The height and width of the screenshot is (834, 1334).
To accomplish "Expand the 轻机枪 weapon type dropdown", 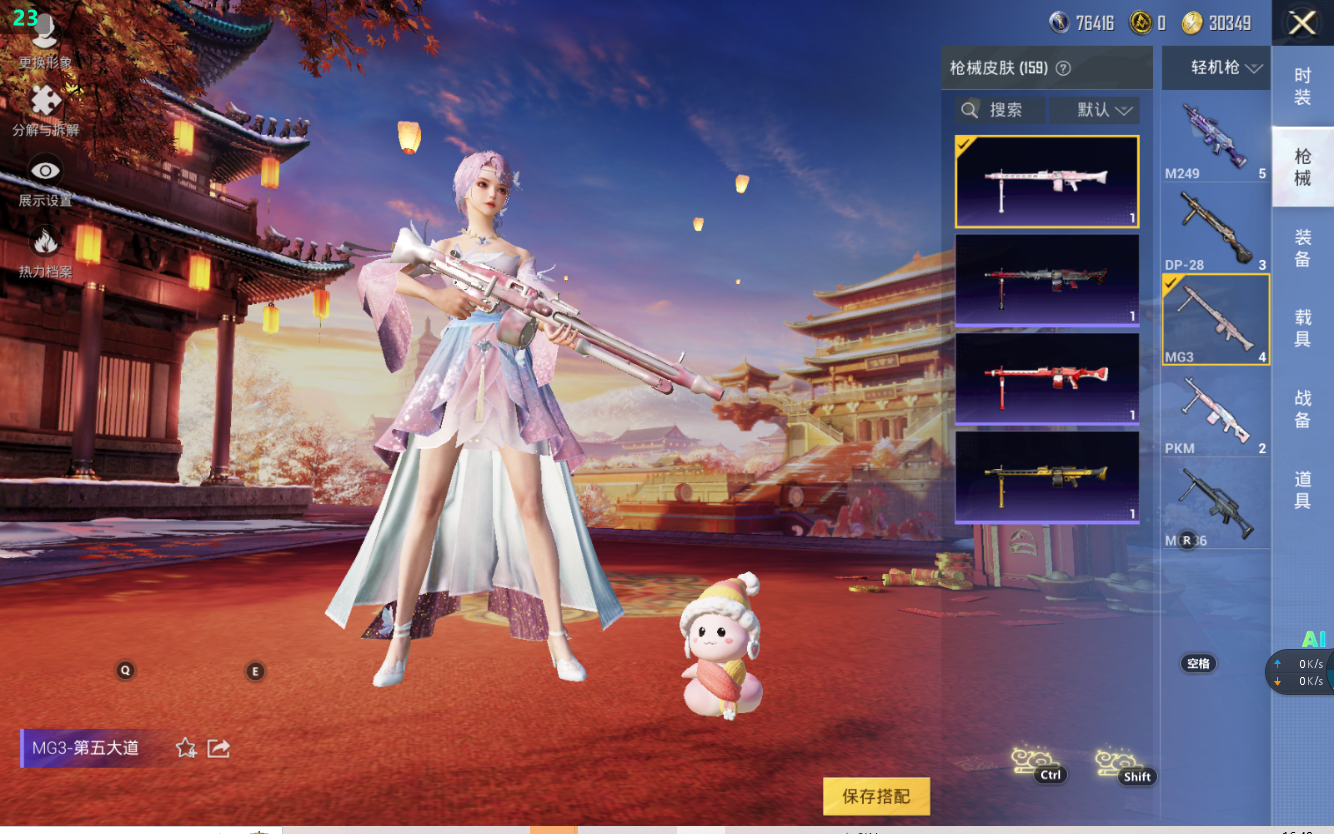I will point(1216,68).
